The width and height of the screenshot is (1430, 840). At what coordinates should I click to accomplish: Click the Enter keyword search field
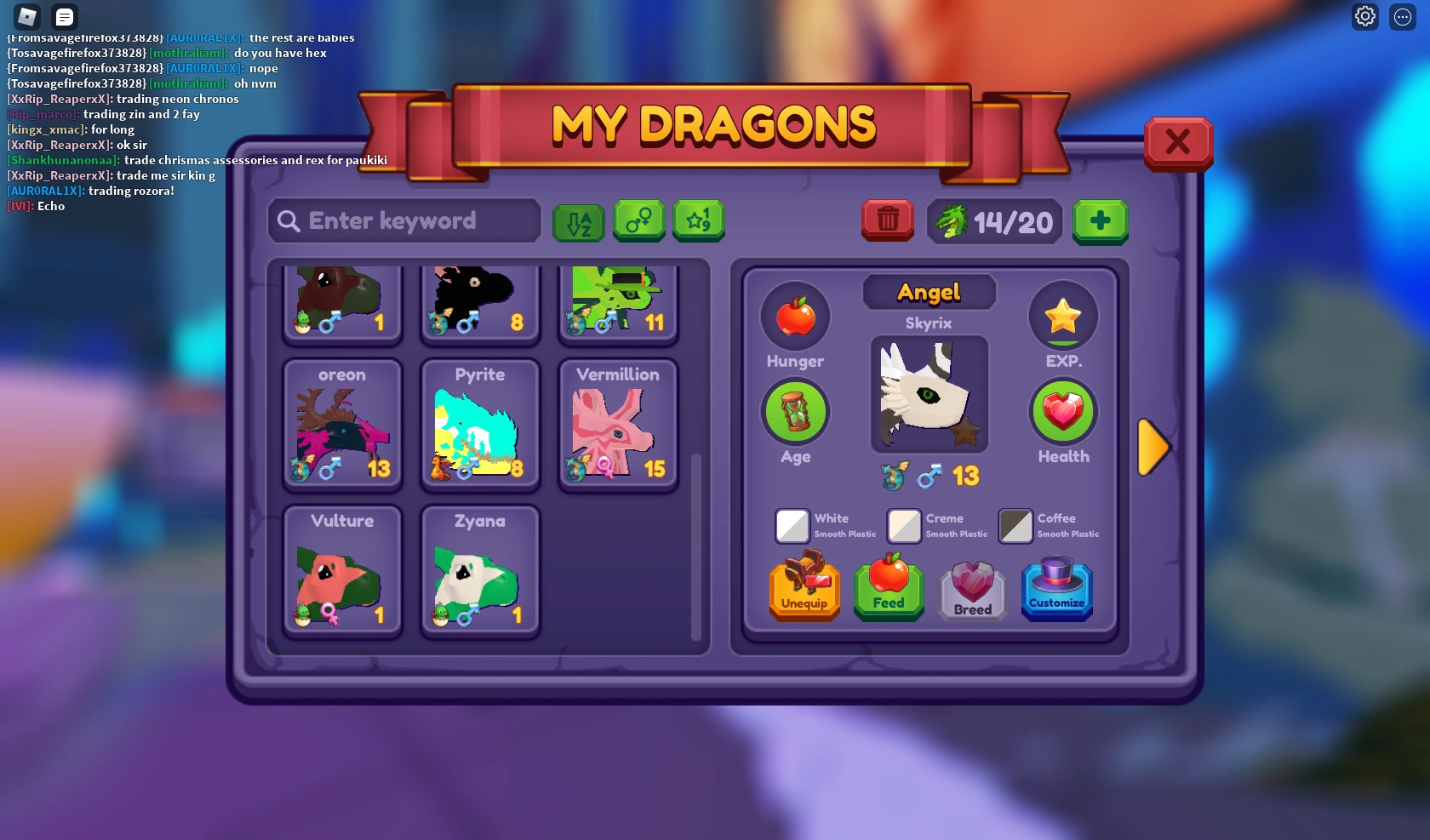coord(403,220)
